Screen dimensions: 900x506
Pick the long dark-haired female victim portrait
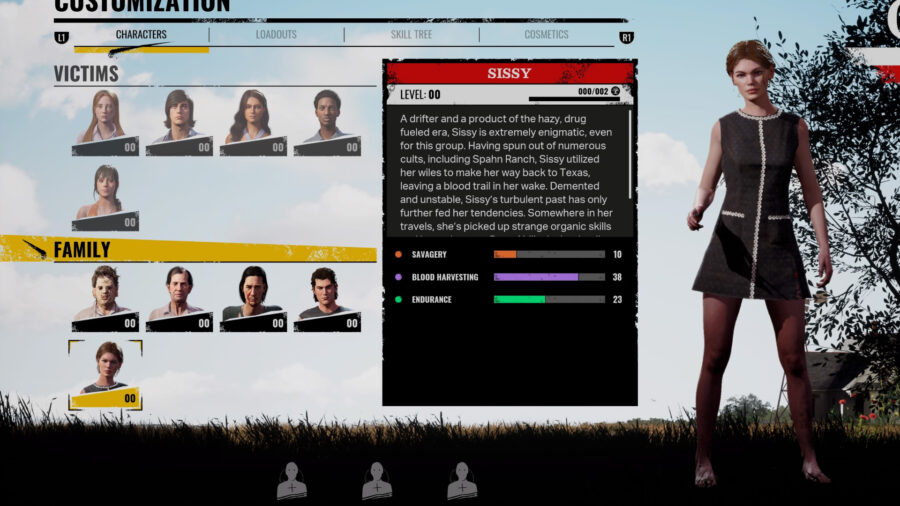pos(253,122)
